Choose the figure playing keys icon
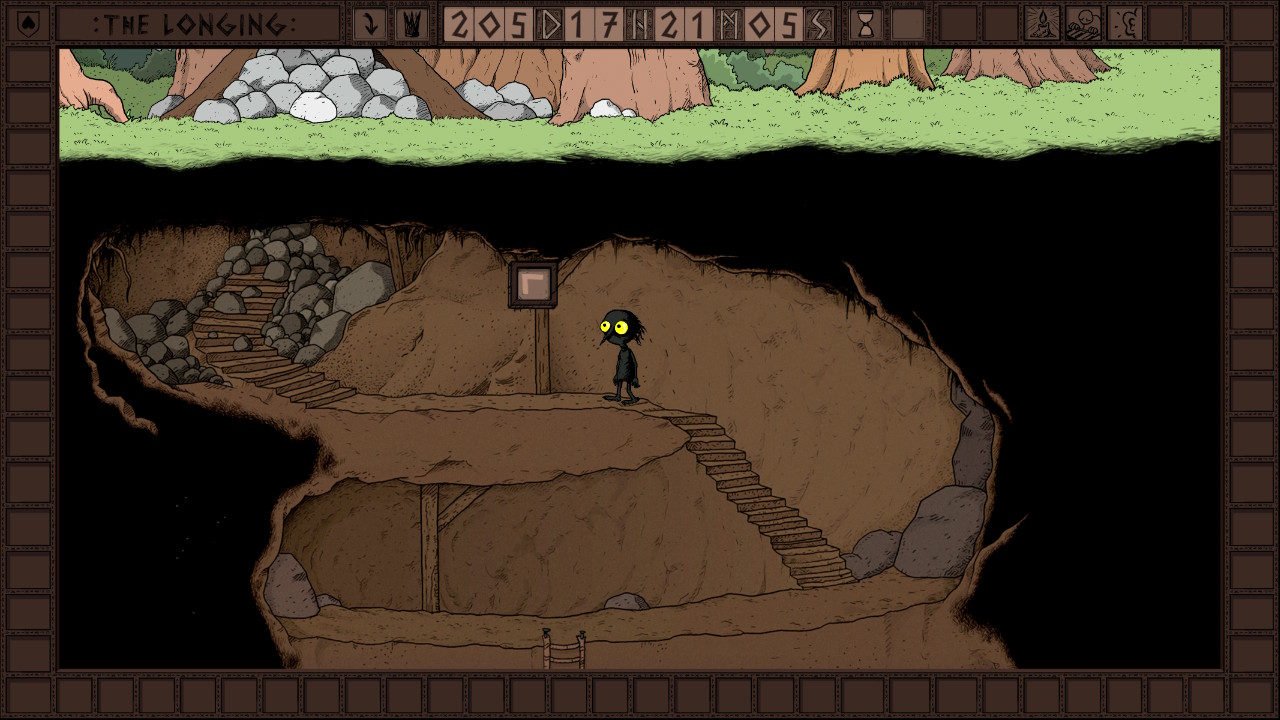 point(1083,24)
